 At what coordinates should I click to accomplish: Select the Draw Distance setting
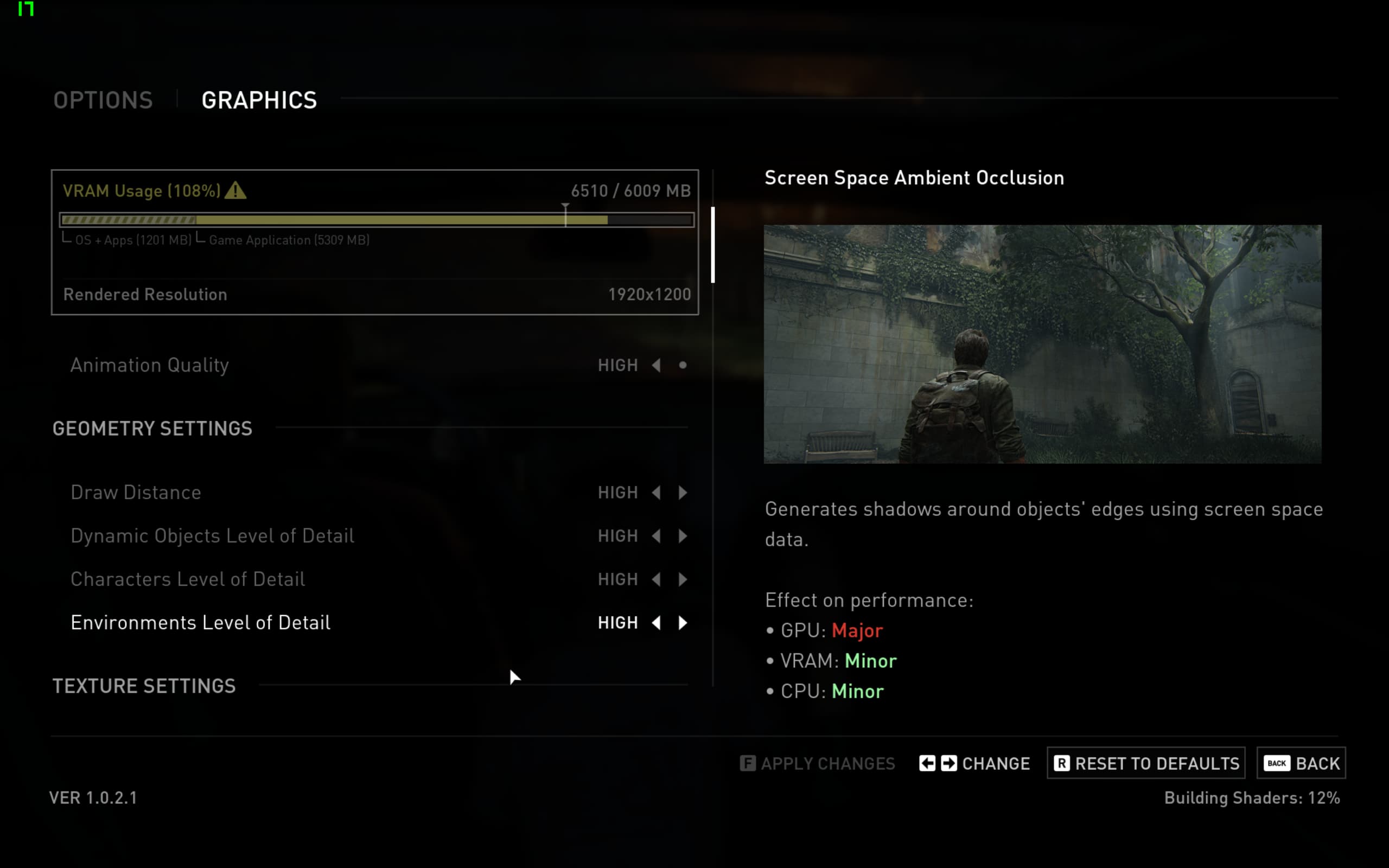point(136,493)
